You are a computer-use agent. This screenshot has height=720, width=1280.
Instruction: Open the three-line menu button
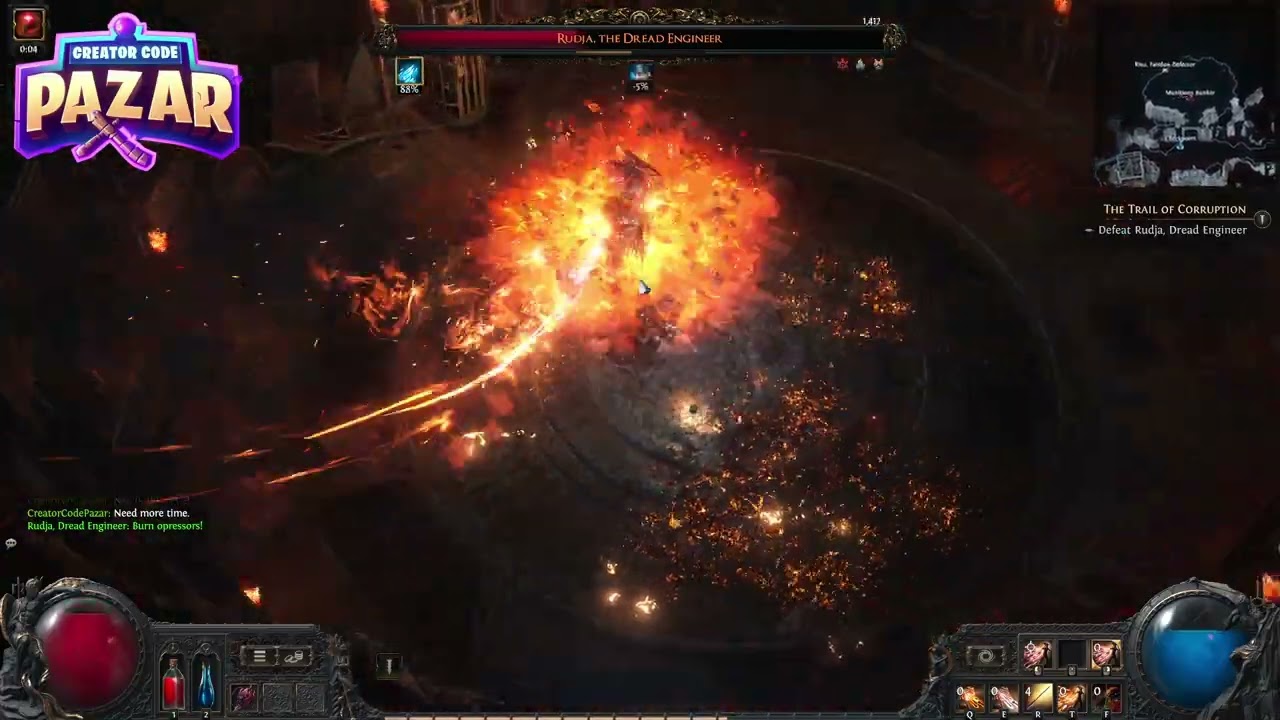(x=259, y=656)
